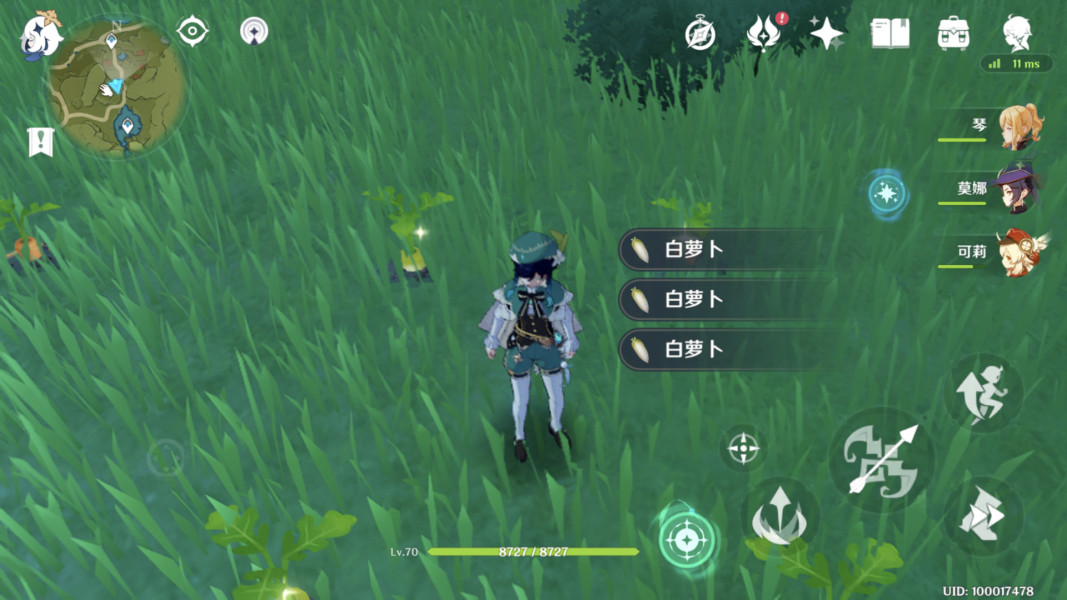Open the quest log exclamation icon

coord(40,142)
